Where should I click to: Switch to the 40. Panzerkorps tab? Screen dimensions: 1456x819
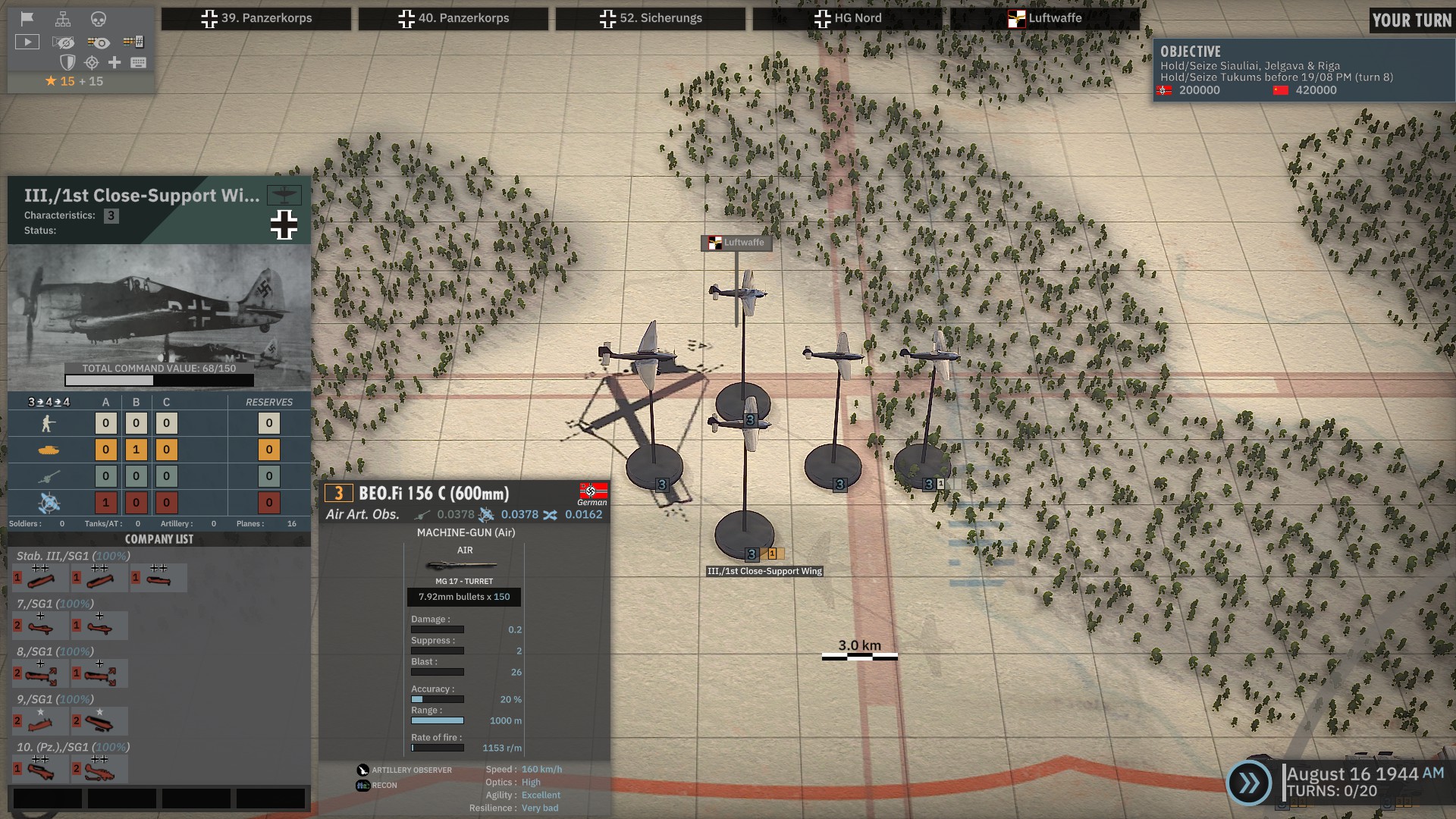pos(453,18)
